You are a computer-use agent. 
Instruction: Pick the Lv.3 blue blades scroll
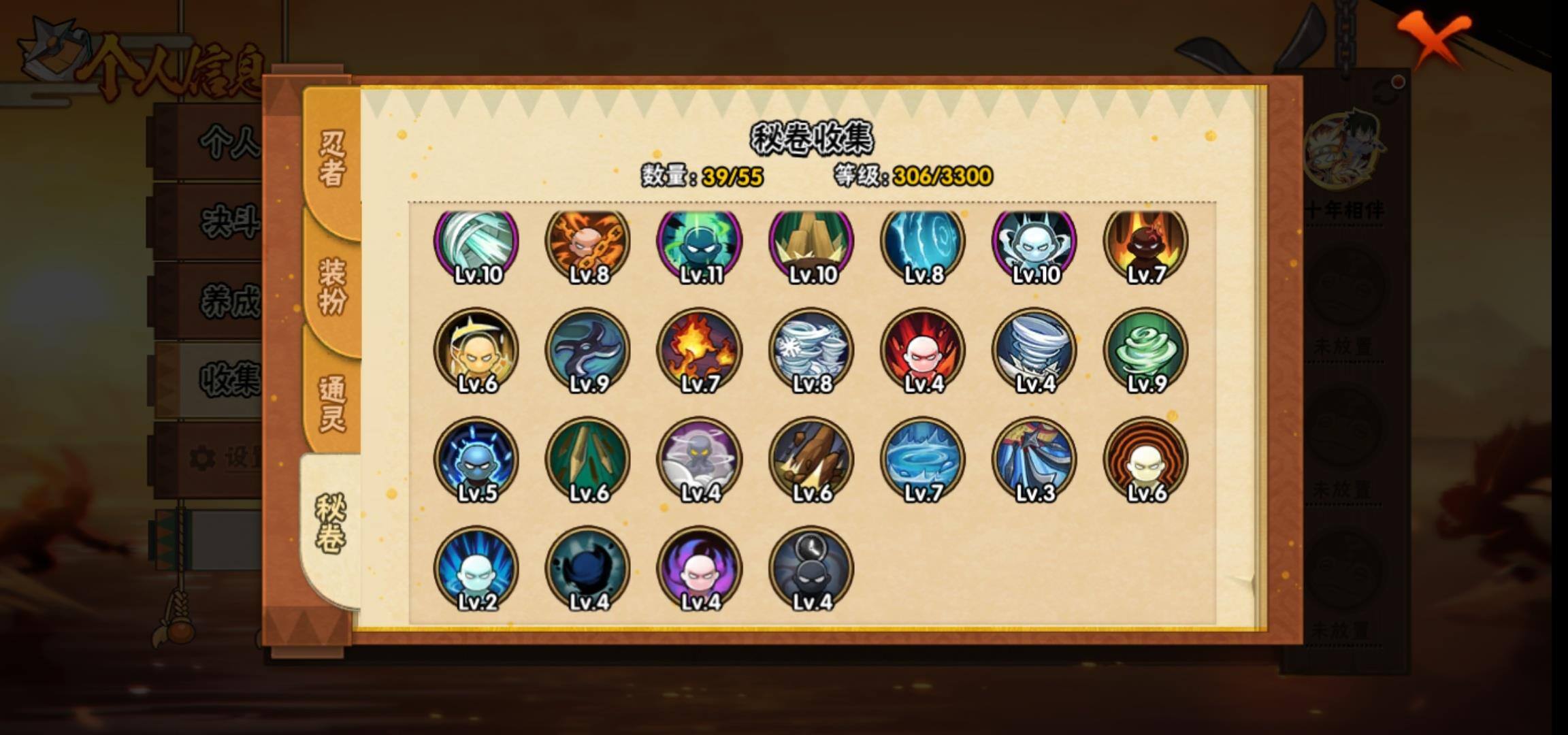coord(1034,460)
